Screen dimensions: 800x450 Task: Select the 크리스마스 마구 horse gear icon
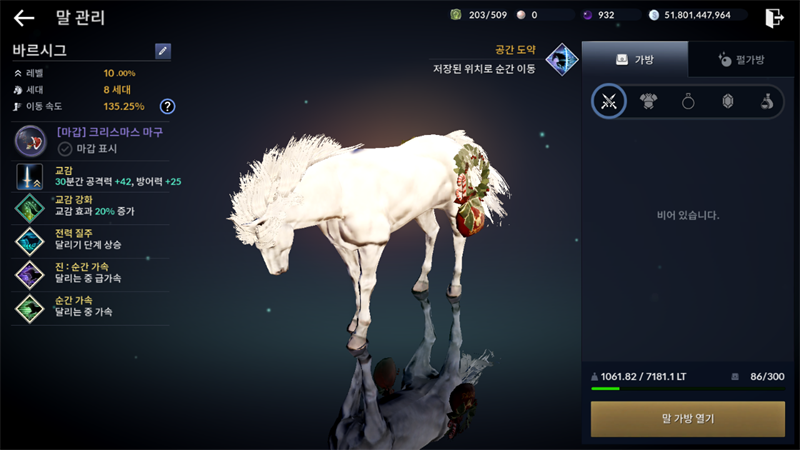pos(30,140)
